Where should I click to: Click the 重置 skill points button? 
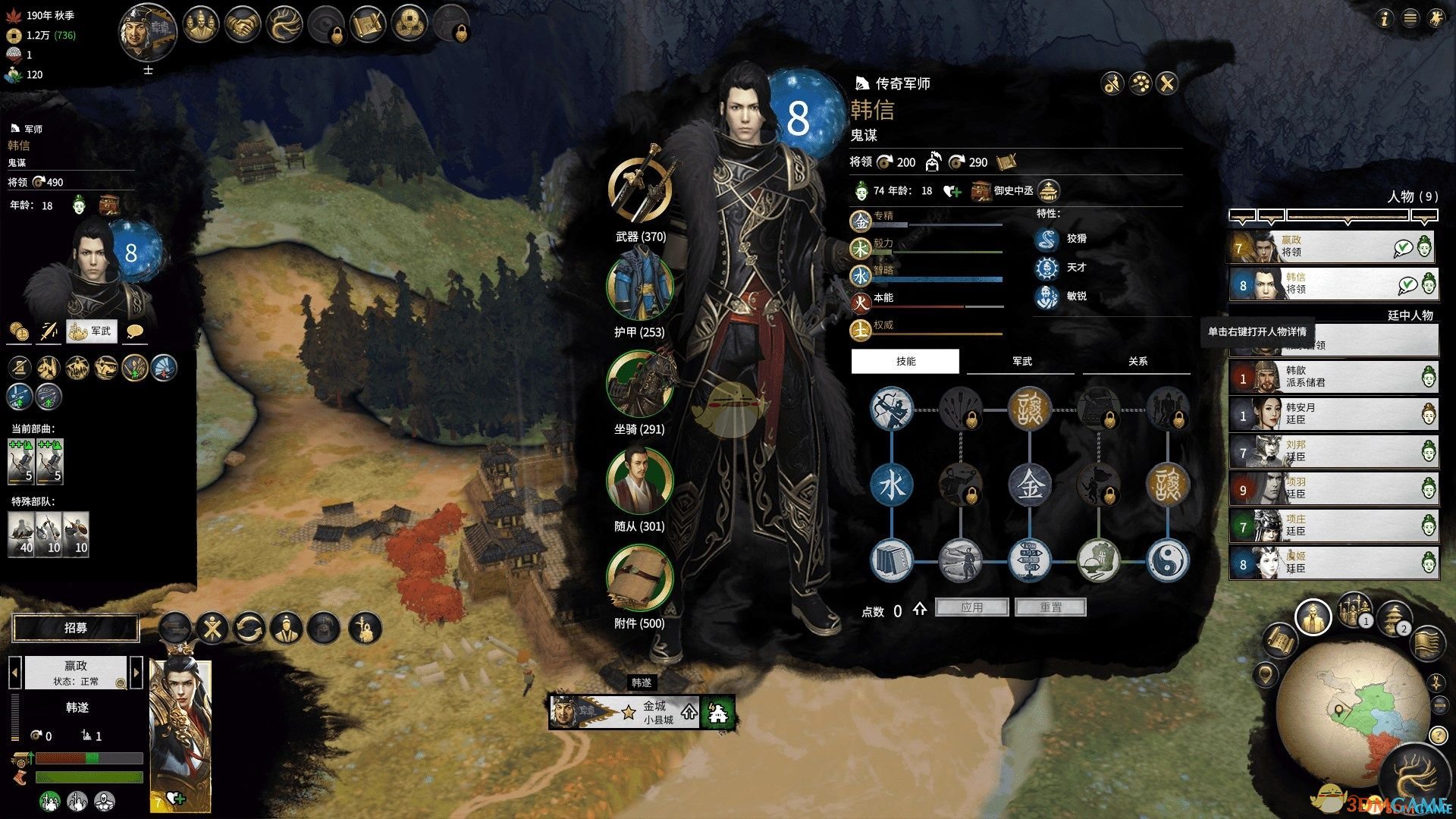point(1050,607)
